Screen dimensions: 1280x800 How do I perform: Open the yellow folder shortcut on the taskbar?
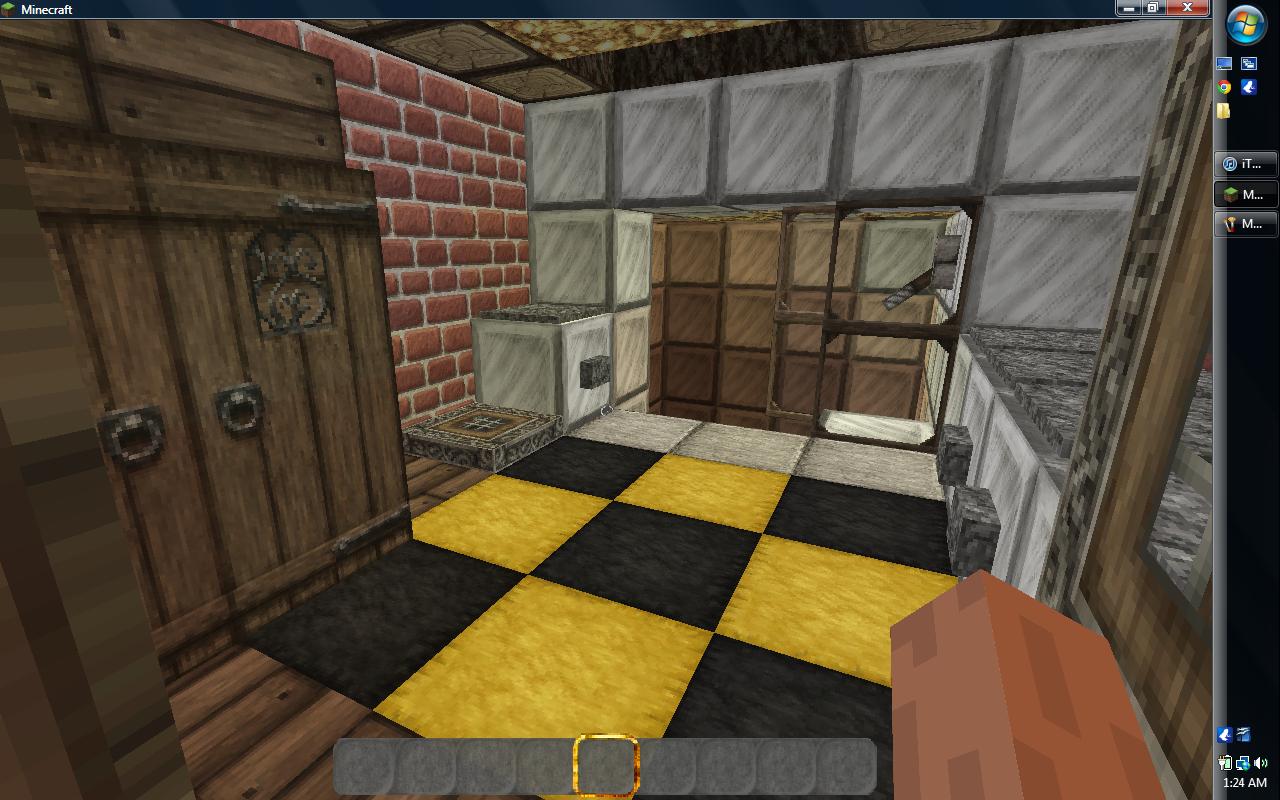pyautogui.click(x=1224, y=110)
